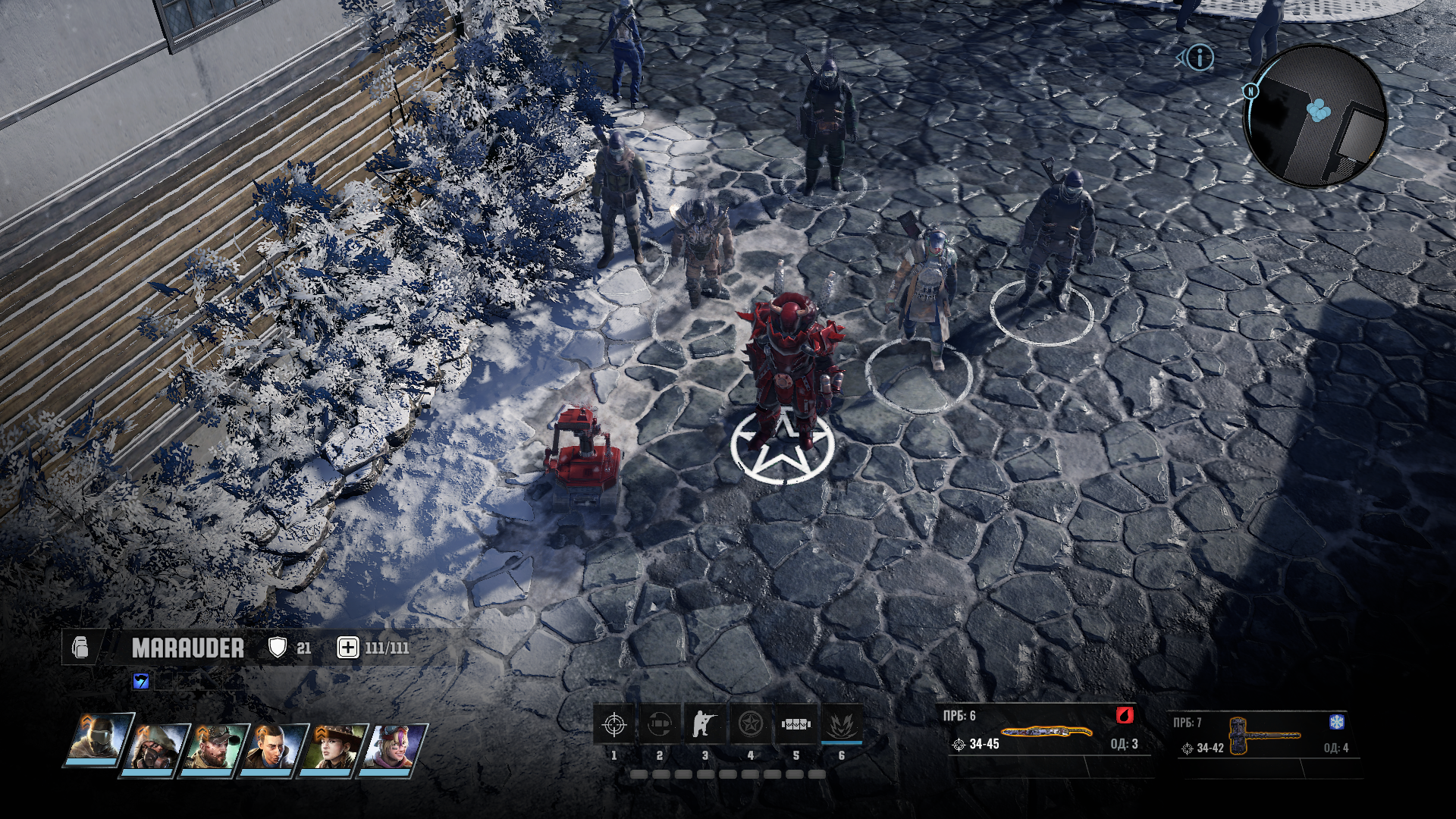The height and width of the screenshot is (819, 1456).
Task: Inspect the blue status effect icon under Marauder
Action: (141, 681)
